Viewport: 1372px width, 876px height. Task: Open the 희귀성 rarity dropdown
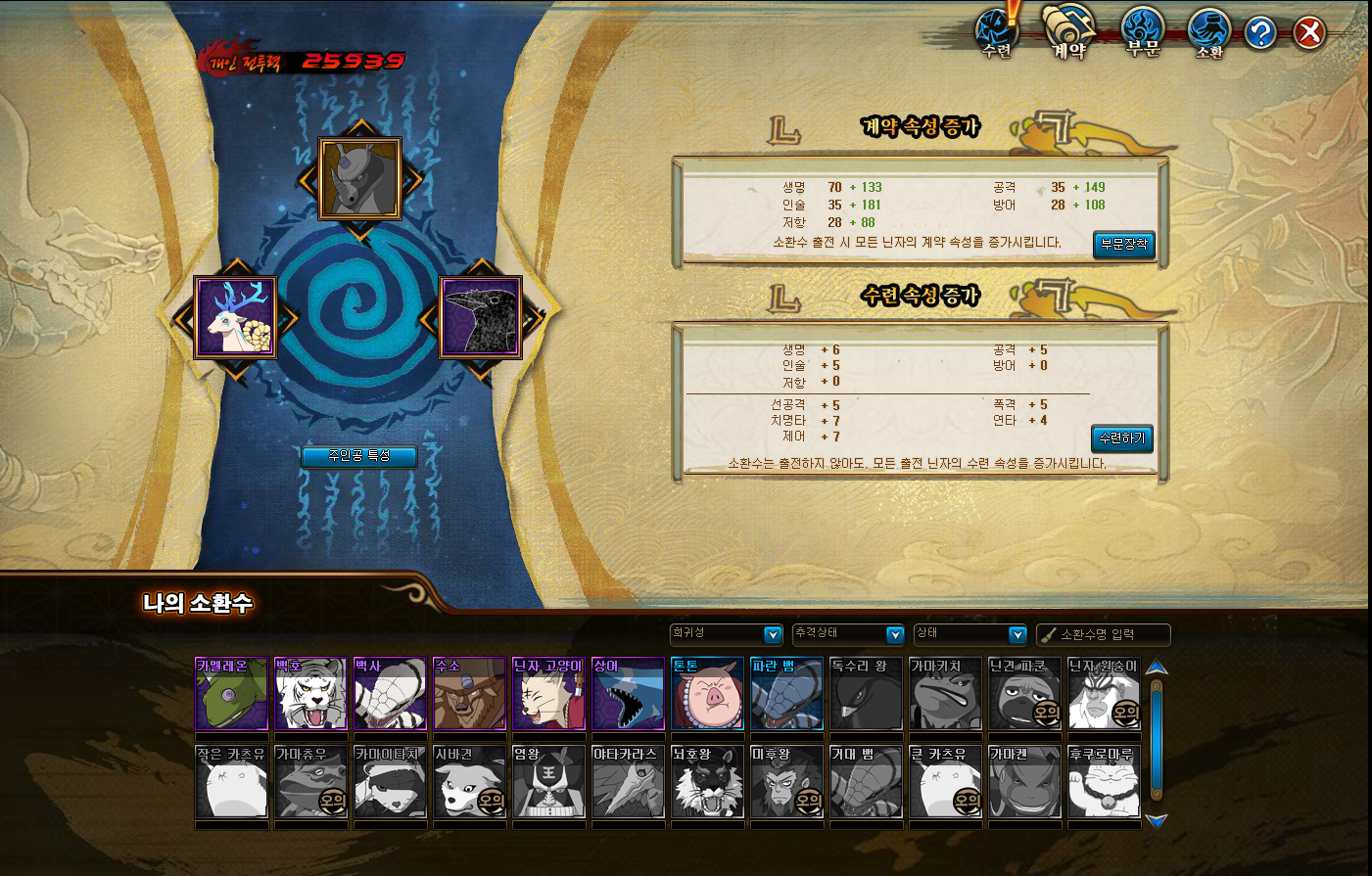727,634
